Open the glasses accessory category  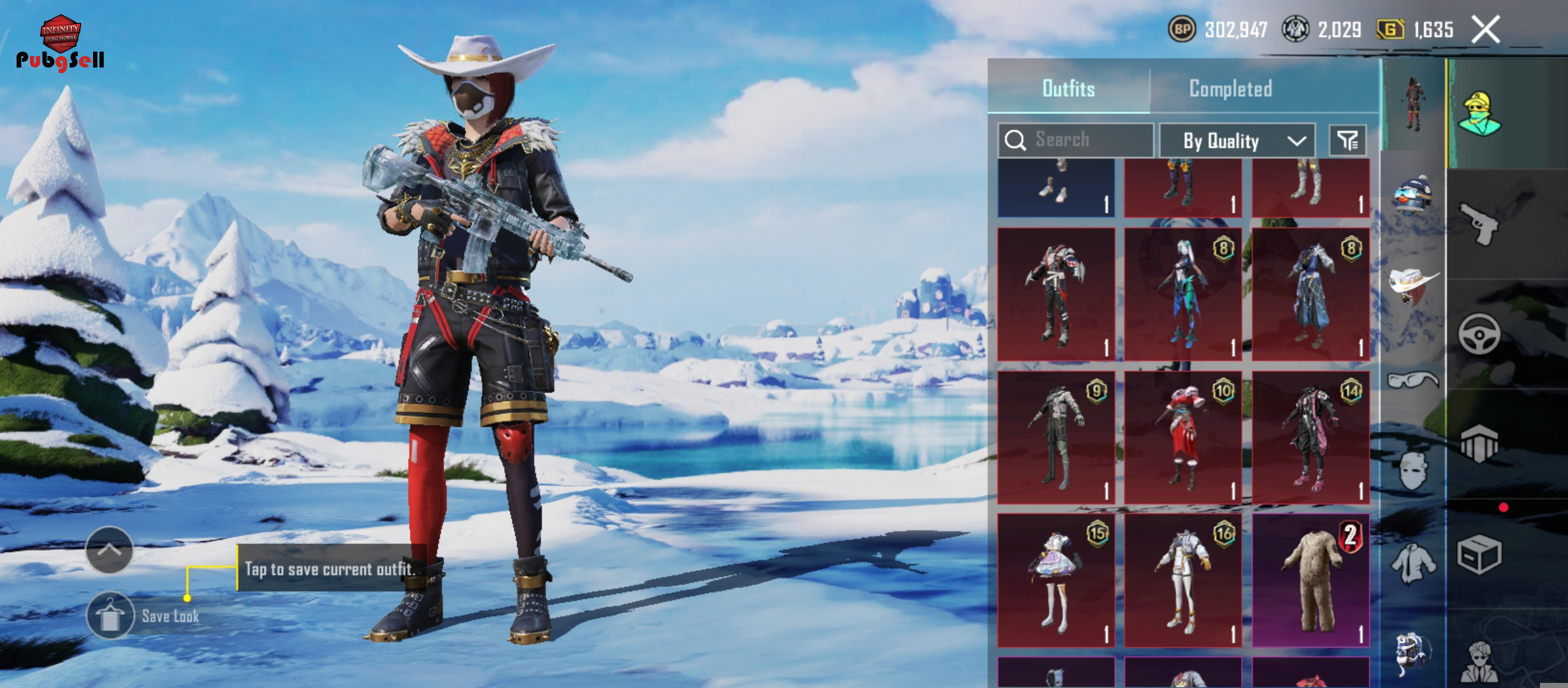(1413, 380)
